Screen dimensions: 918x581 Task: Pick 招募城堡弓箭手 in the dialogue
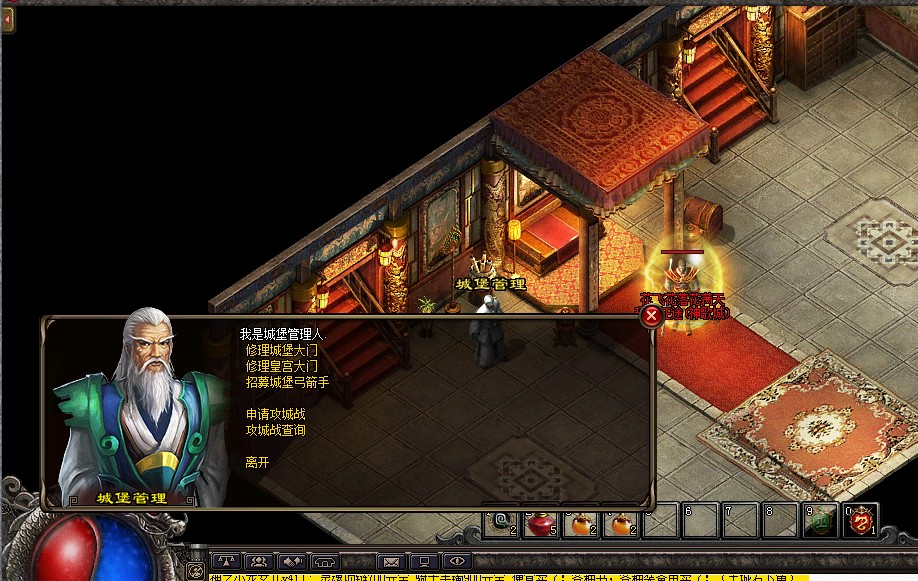(x=287, y=382)
